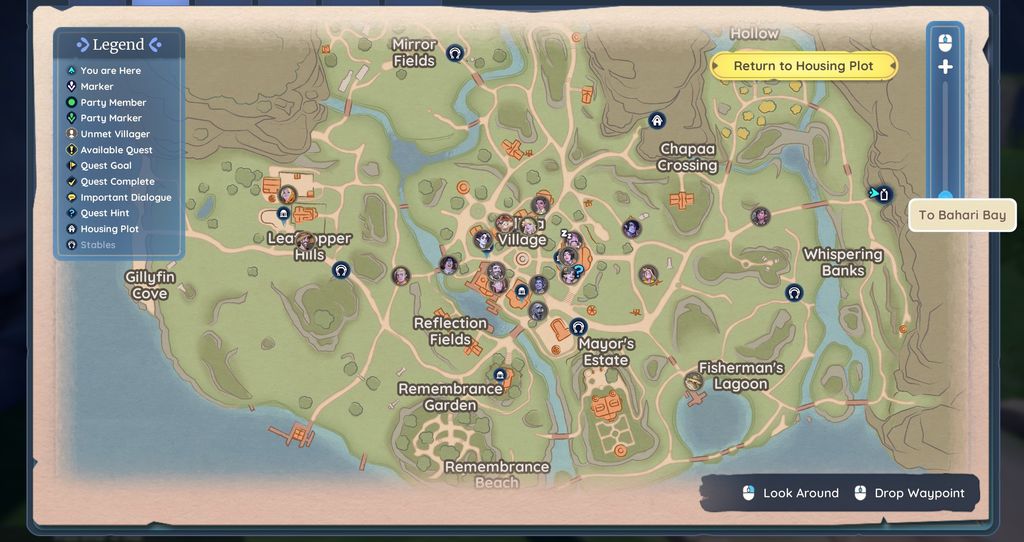Select the stables marker above Mayor's Estate
Viewport: 1024px width, 542px height.
click(x=578, y=326)
